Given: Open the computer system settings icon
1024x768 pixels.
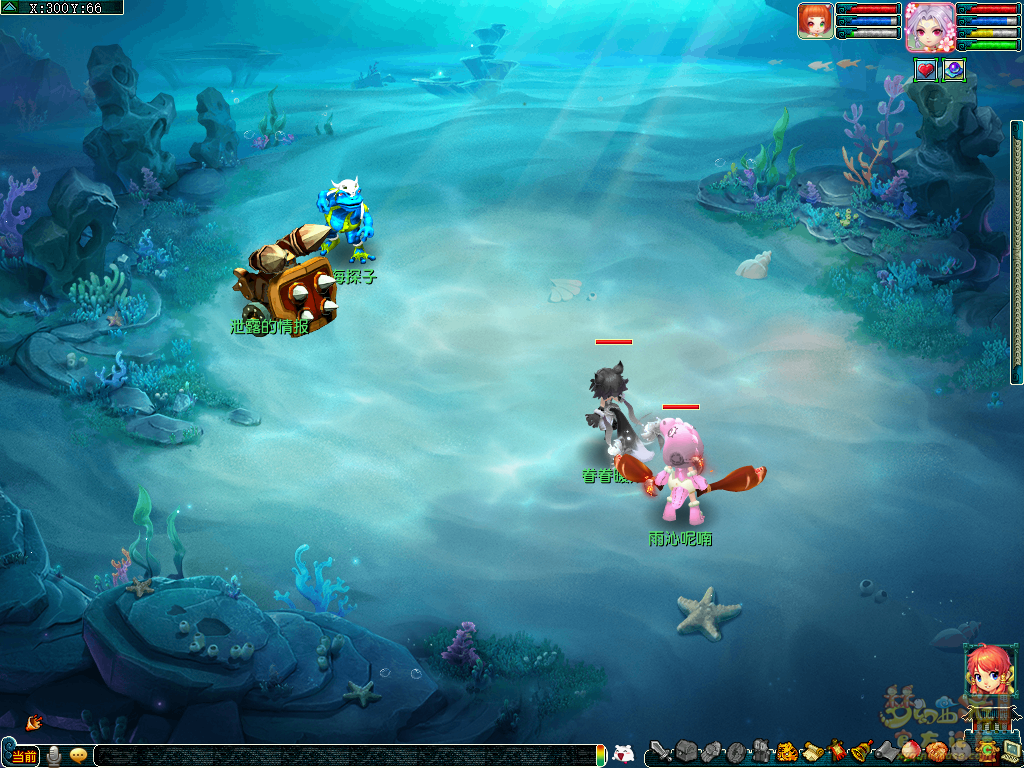Looking at the screenshot, I should click(x=1010, y=751).
